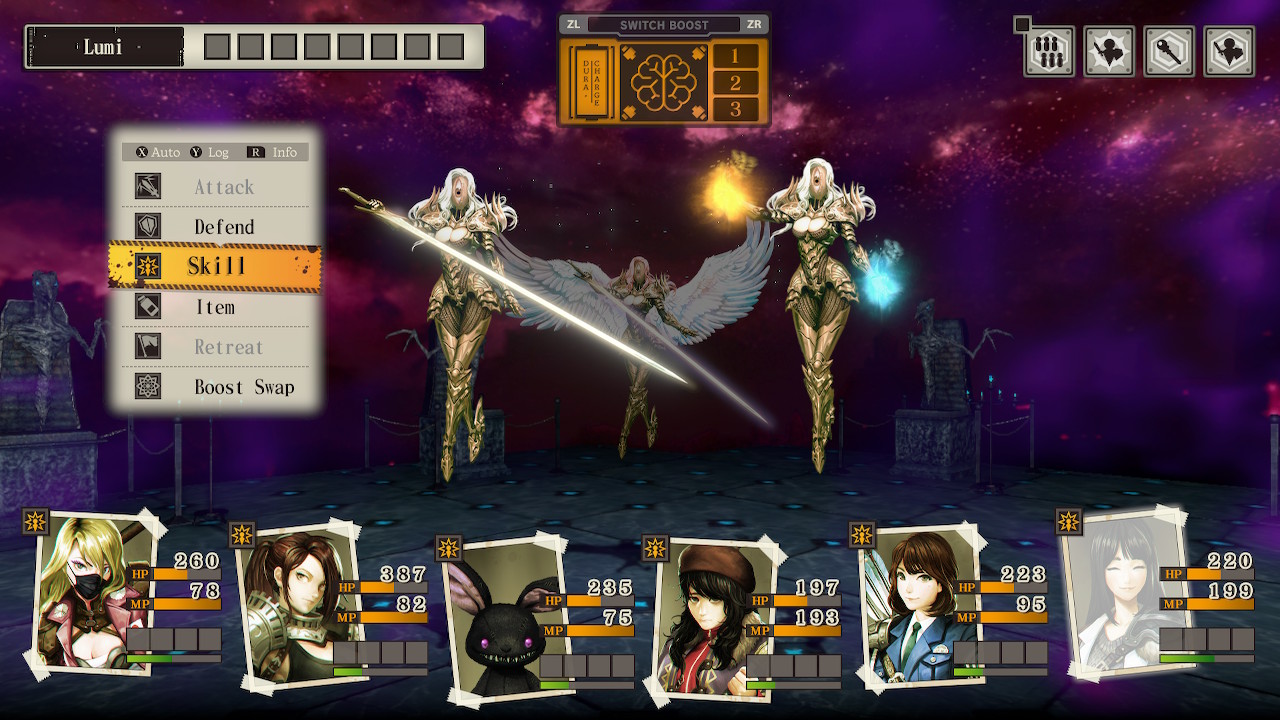This screenshot has width=1280, height=720.
Task: Select boost level 1
Action: tap(736, 56)
